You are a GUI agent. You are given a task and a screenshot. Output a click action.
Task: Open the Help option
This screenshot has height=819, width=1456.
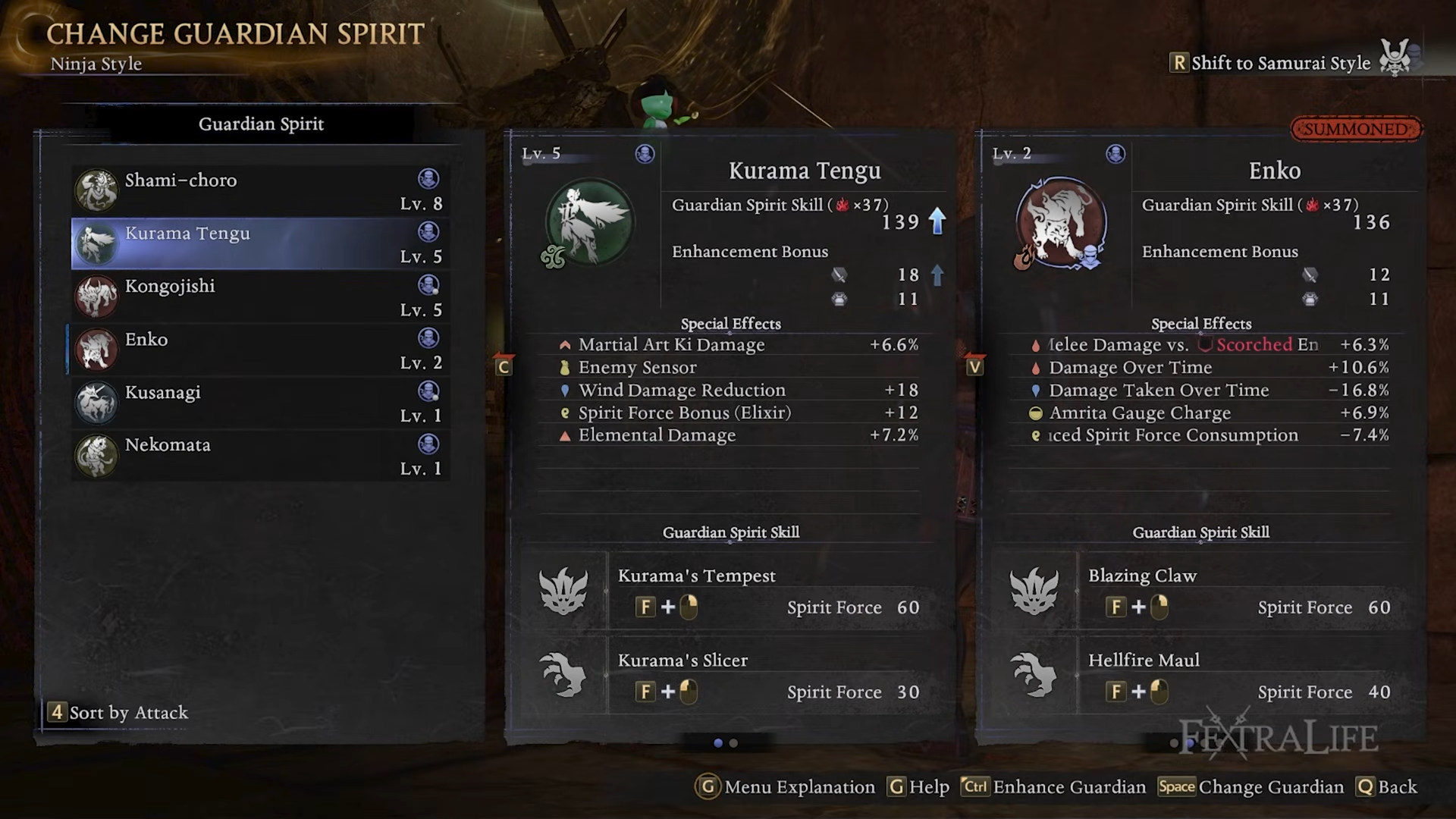919,787
